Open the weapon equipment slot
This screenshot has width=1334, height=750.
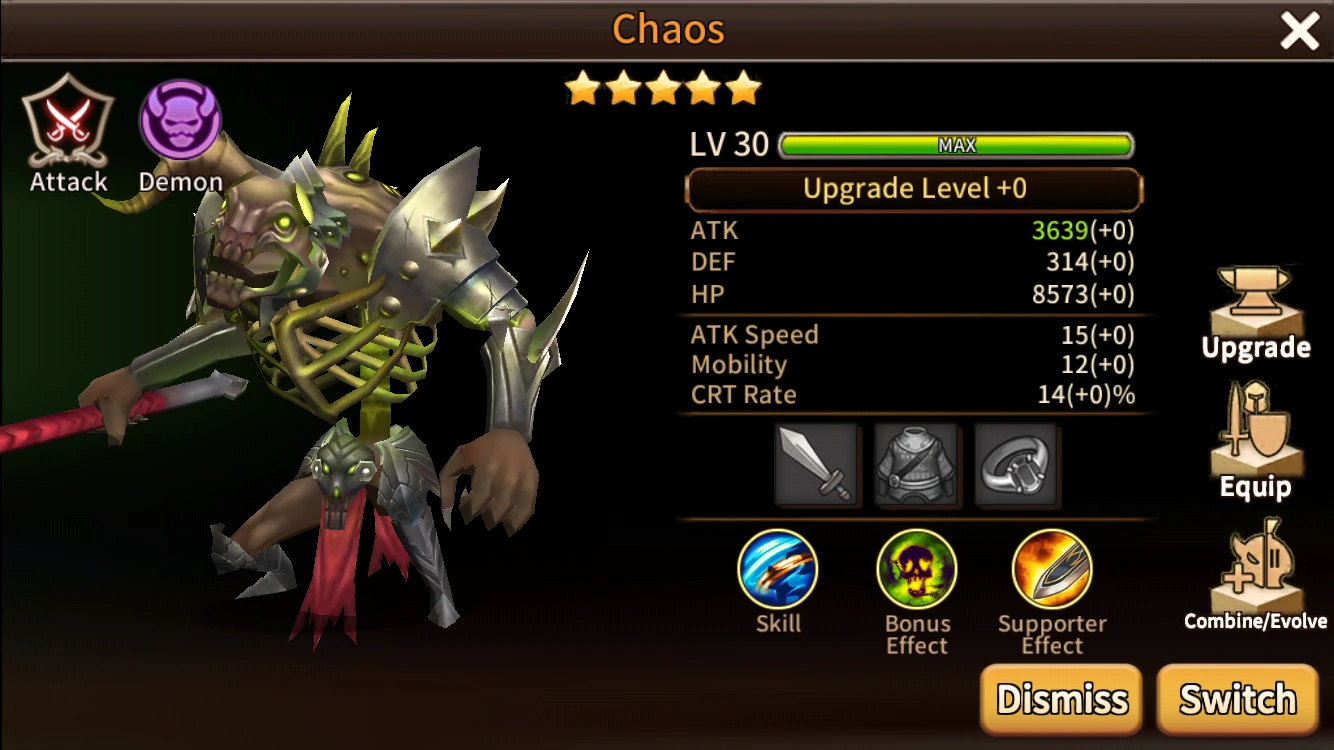coord(818,466)
